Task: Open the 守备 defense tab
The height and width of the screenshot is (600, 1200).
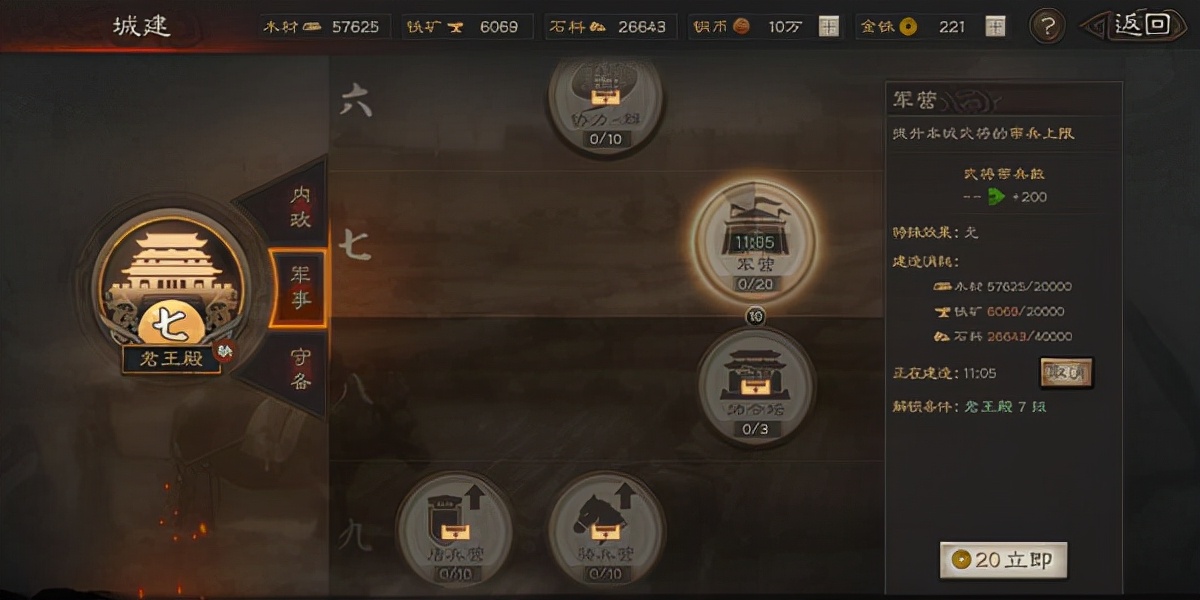Action: tap(299, 368)
